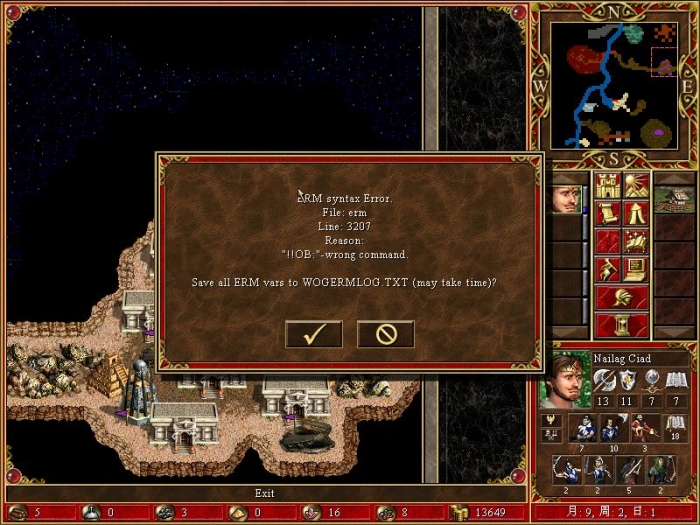Open Nailag Ciad's large hero portrait
This screenshot has width=700, height=525.
click(x=565, y=381)
